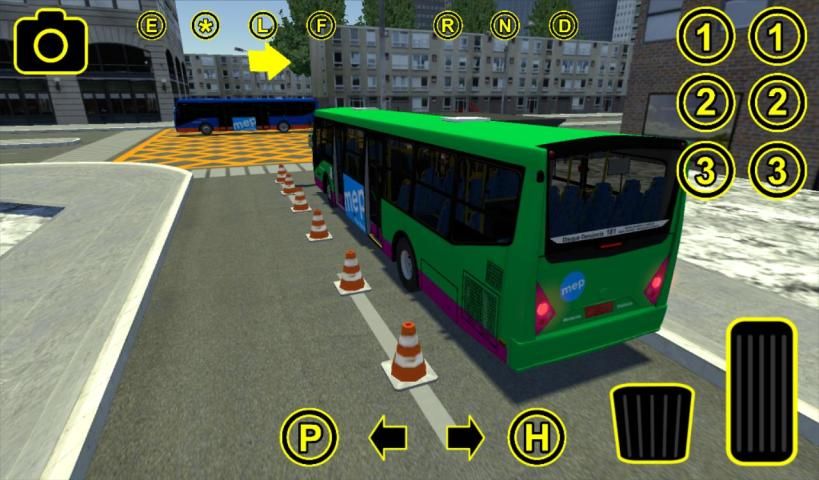
Task: Tap the accelerator pedal
Action: (x=762, y=391)
